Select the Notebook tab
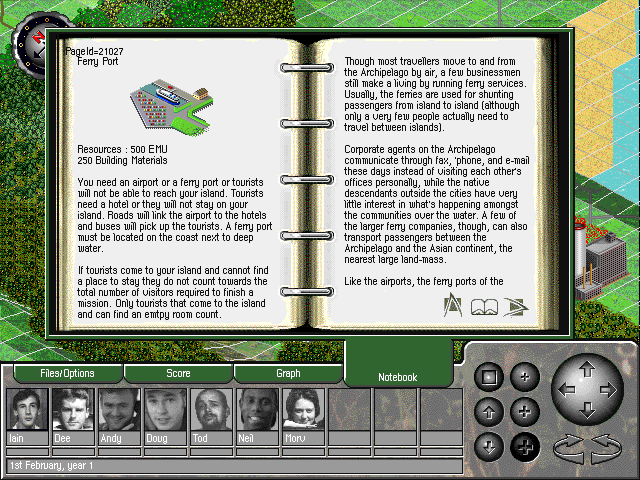 click(x=397, y=377)
